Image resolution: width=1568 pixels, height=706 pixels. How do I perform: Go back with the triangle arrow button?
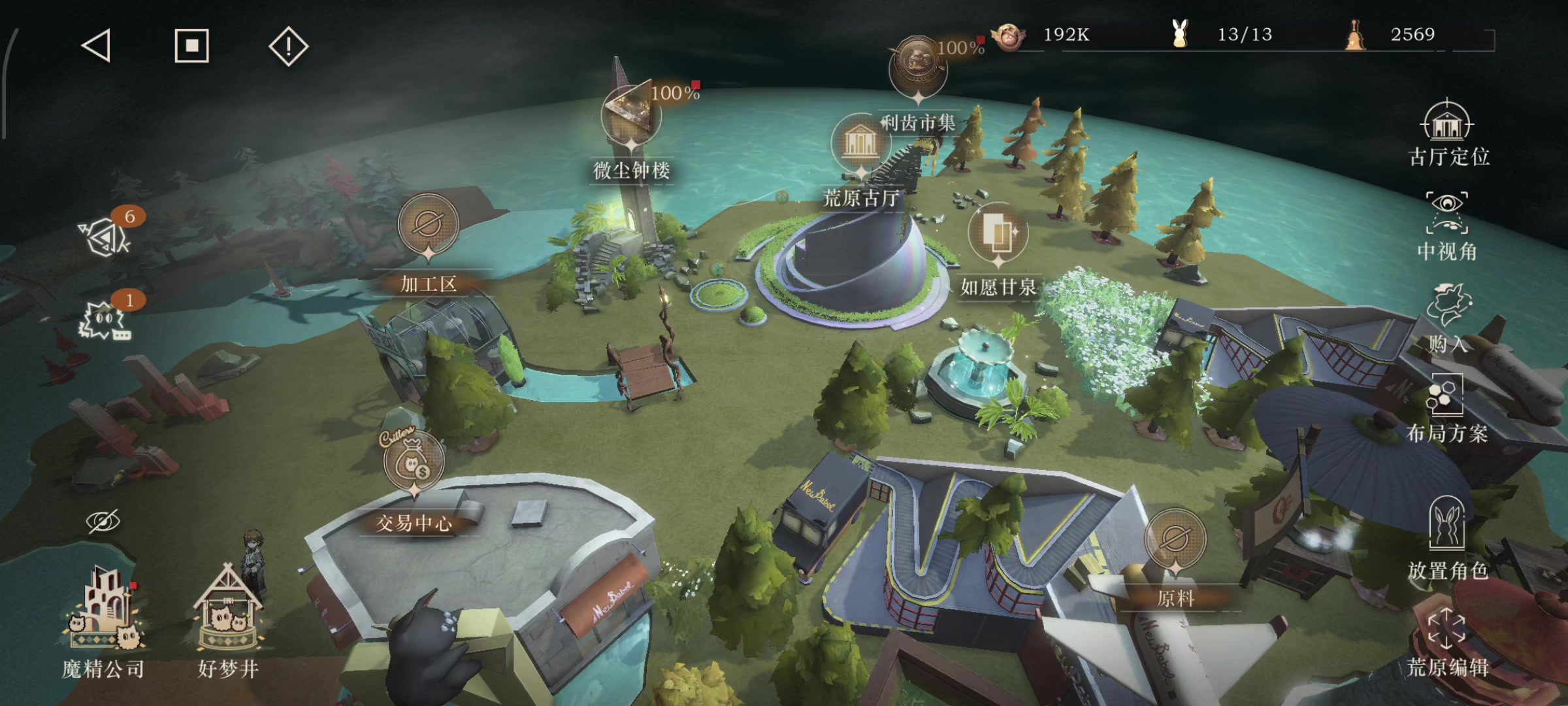click(96, 46)
